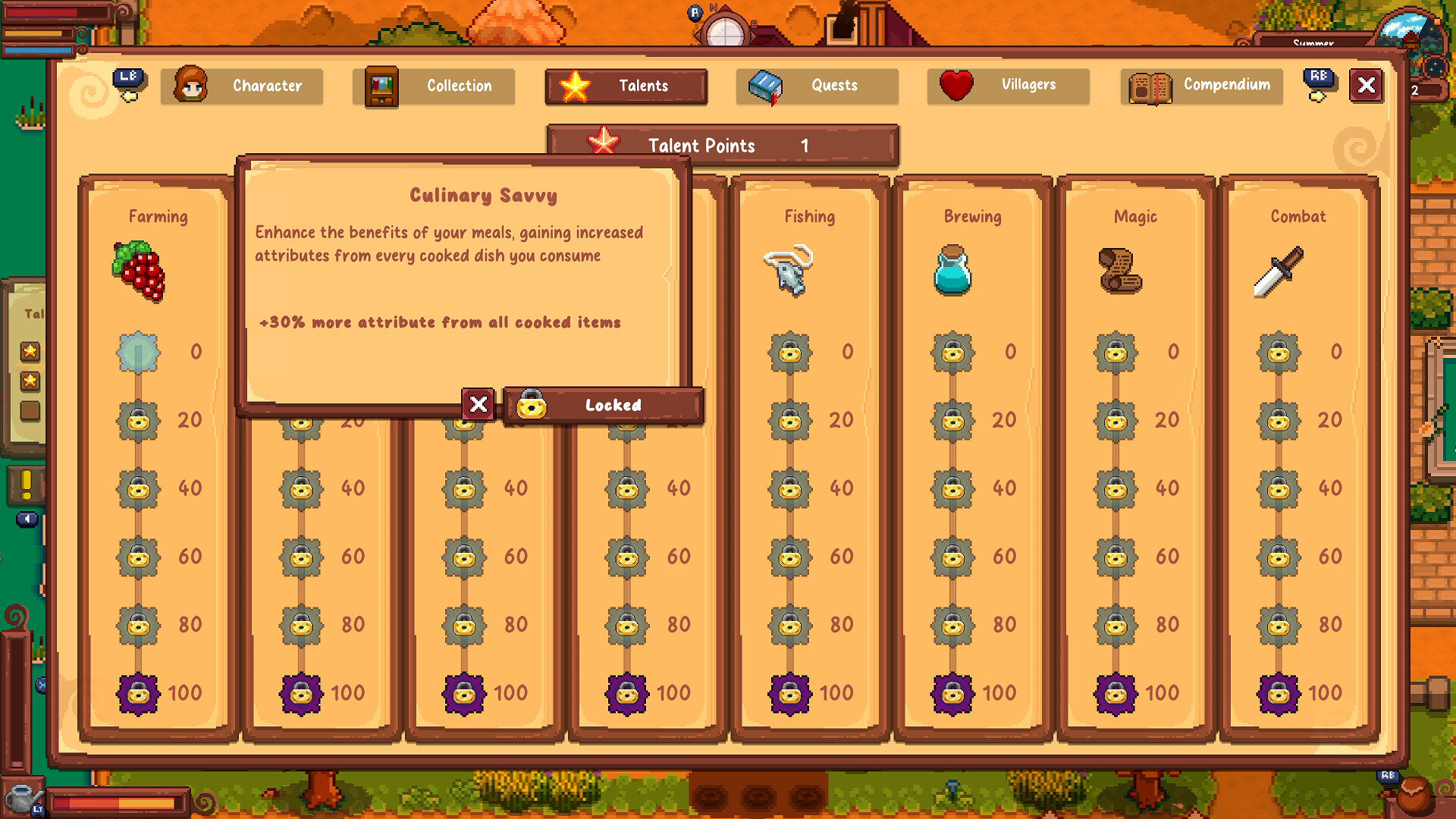The image size is (1456, 819).
Task: Pick the Magic level 40 locked talent
Action: pyautogui.click(x=1116, y=488)
